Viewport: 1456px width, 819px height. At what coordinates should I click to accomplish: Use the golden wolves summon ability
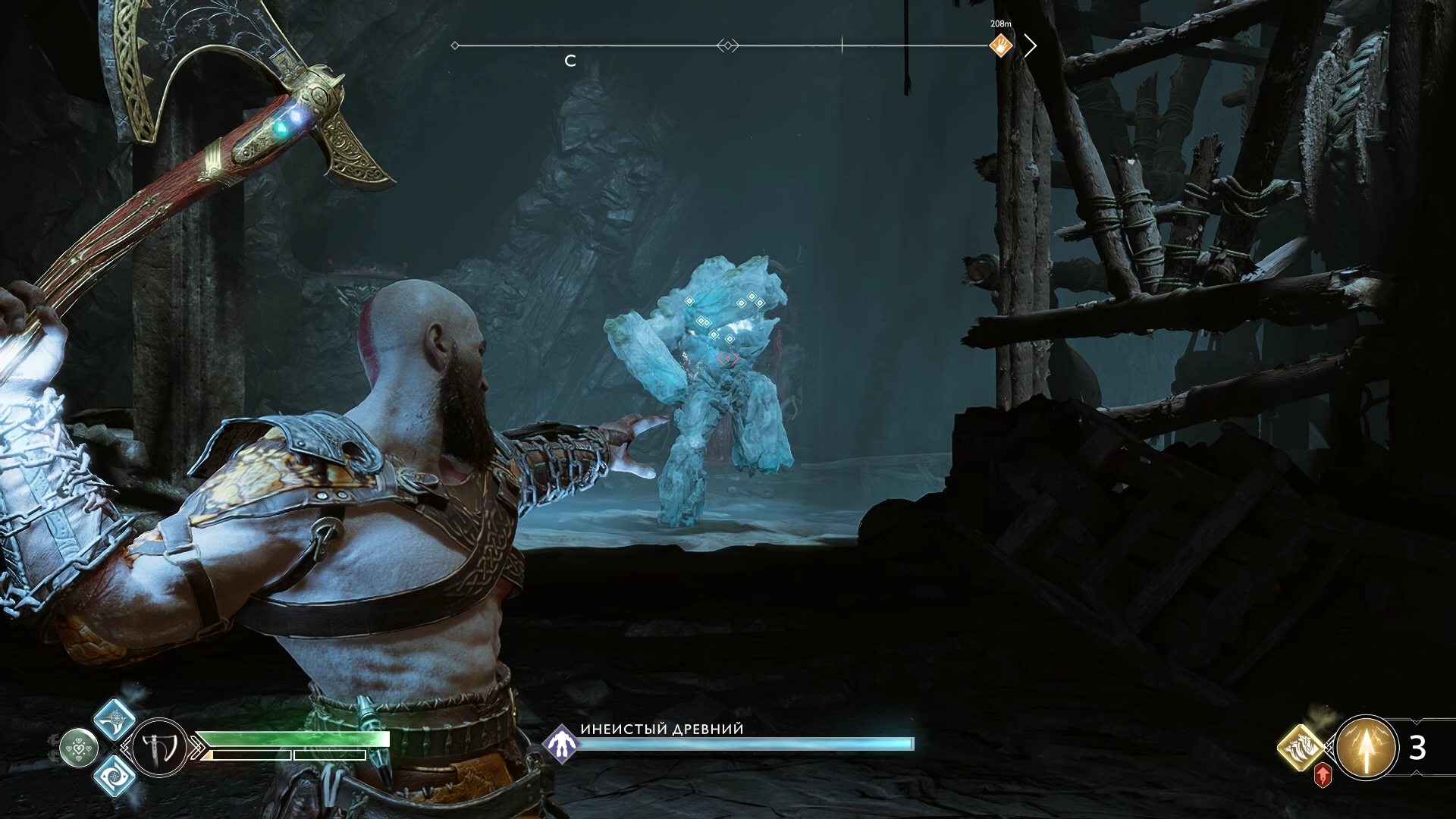point(1301,746)
